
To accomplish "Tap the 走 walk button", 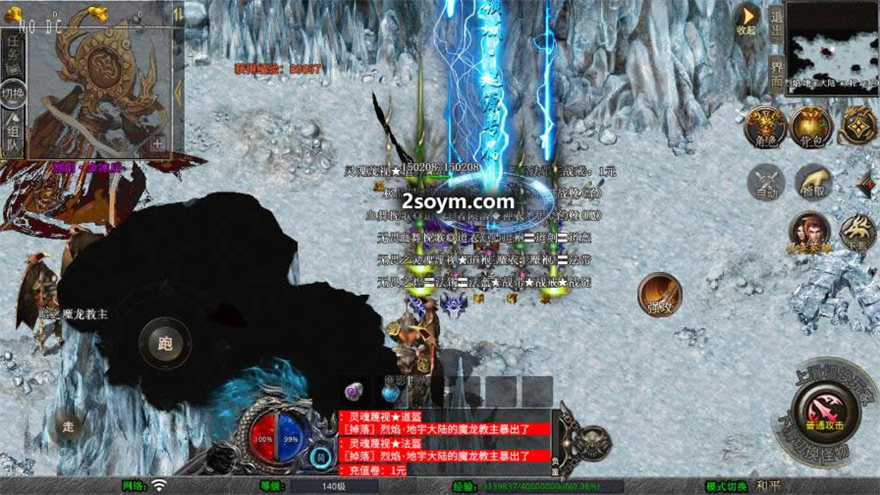I will pos(68,424).
